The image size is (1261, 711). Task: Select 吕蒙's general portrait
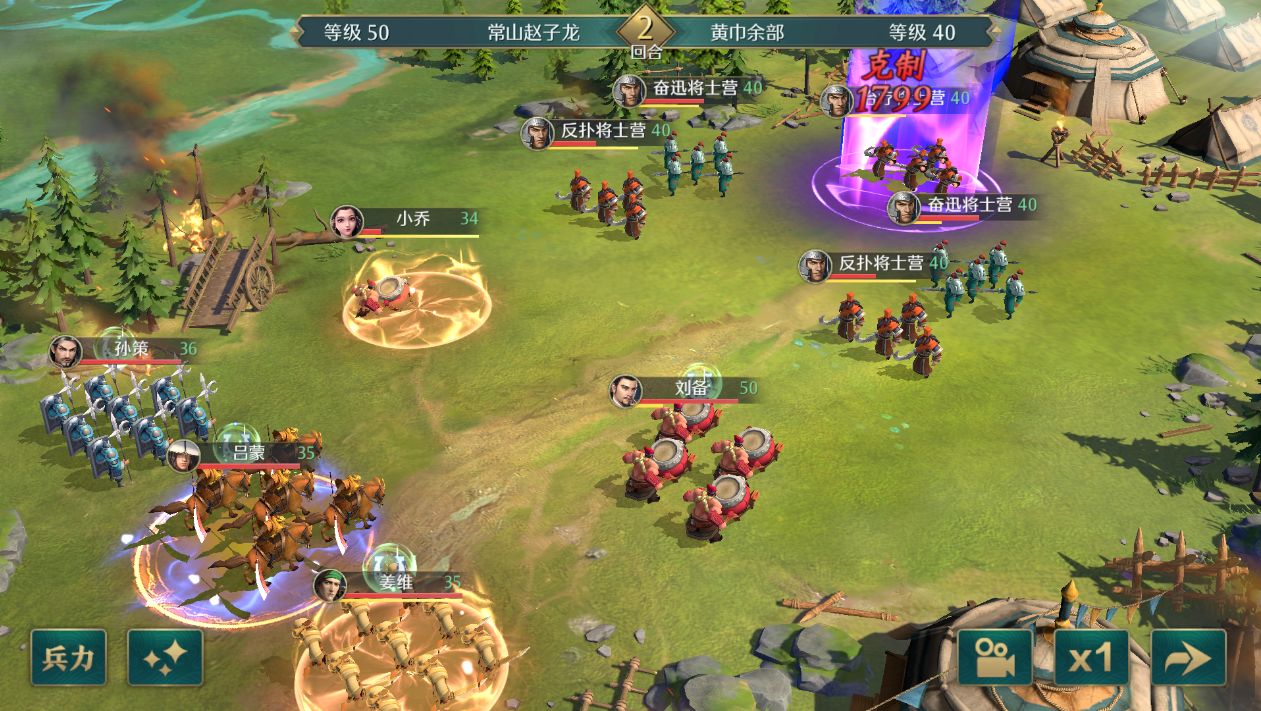tap(183, 455)
